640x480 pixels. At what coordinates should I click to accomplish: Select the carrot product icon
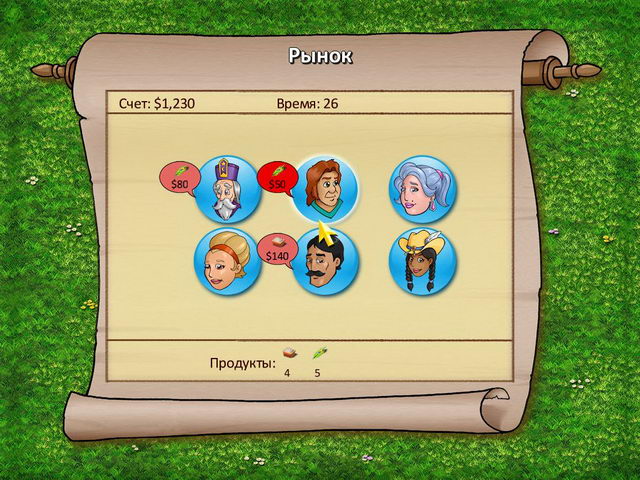coord(318,354)
